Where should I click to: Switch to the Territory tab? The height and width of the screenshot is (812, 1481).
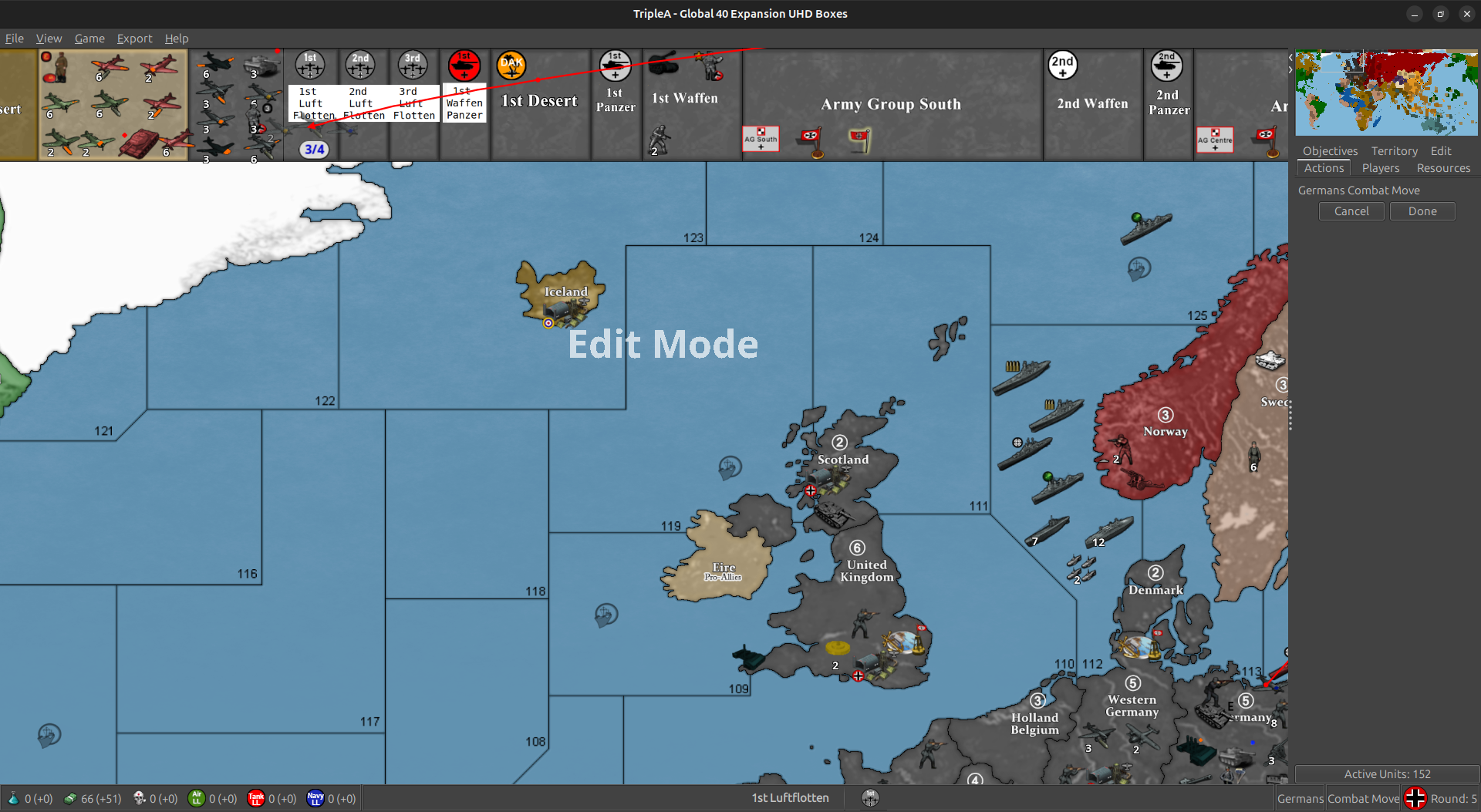pos(1394,150)
